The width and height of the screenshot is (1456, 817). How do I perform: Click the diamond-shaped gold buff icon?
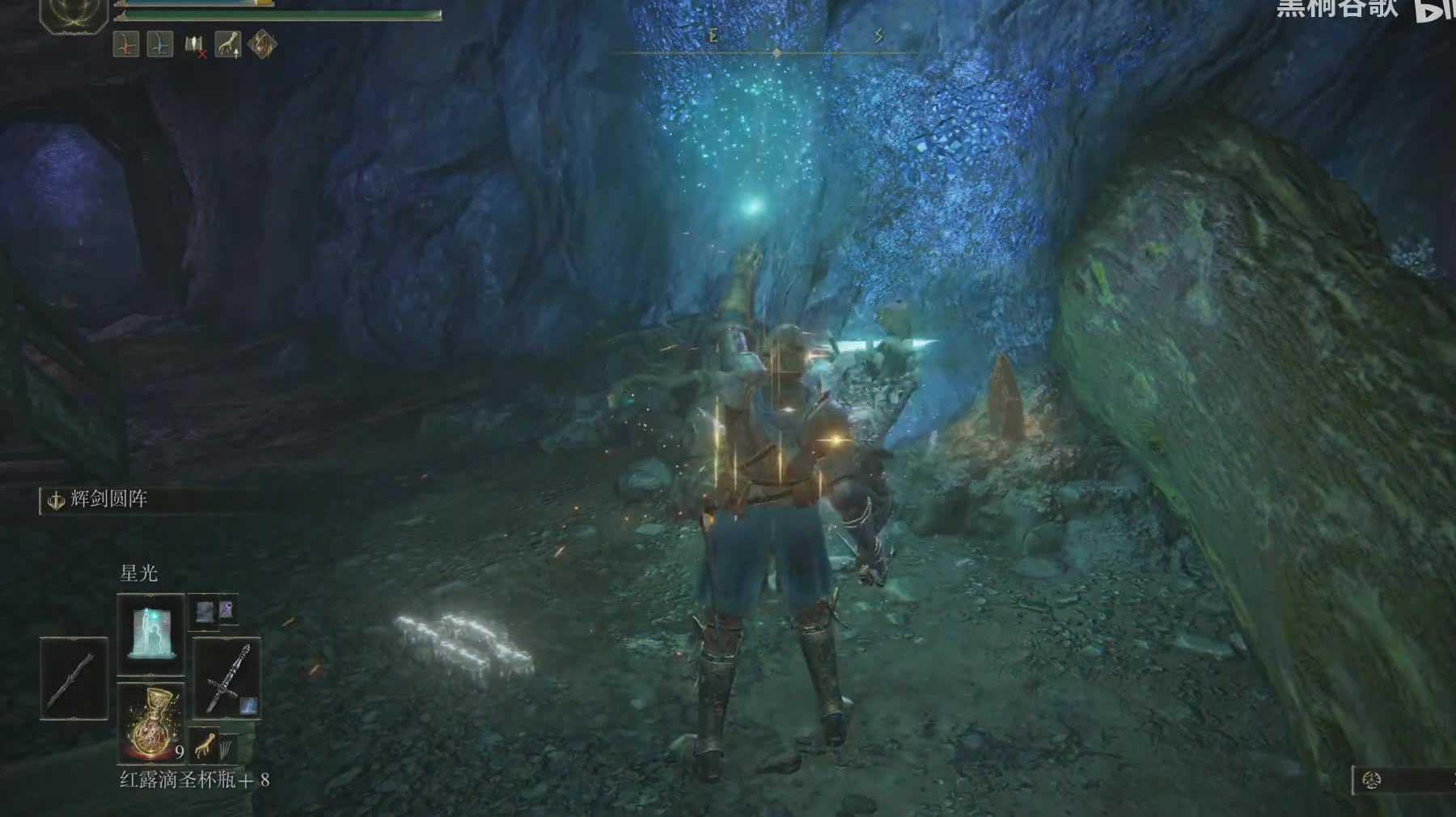tap(262, 44)
